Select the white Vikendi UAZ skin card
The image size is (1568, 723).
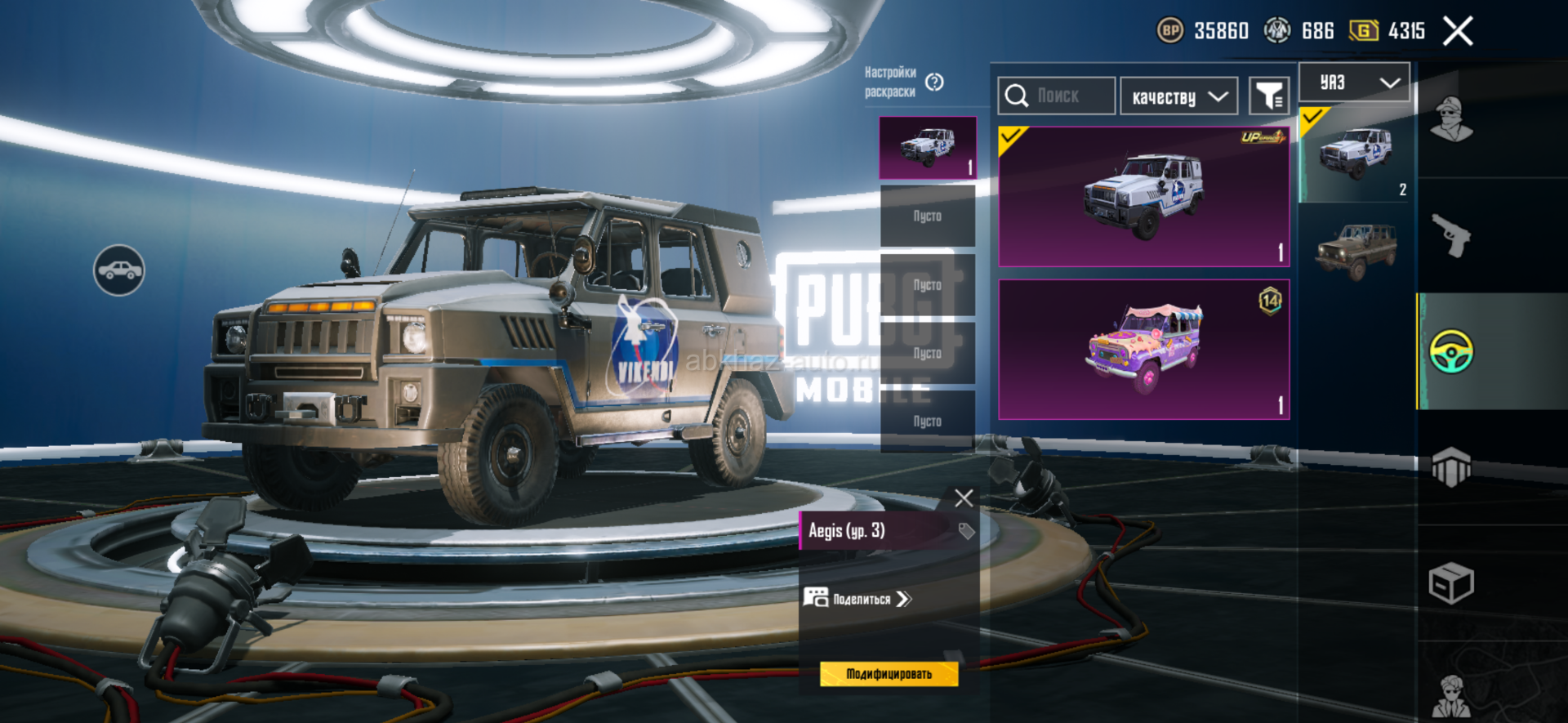point(1143,197)
